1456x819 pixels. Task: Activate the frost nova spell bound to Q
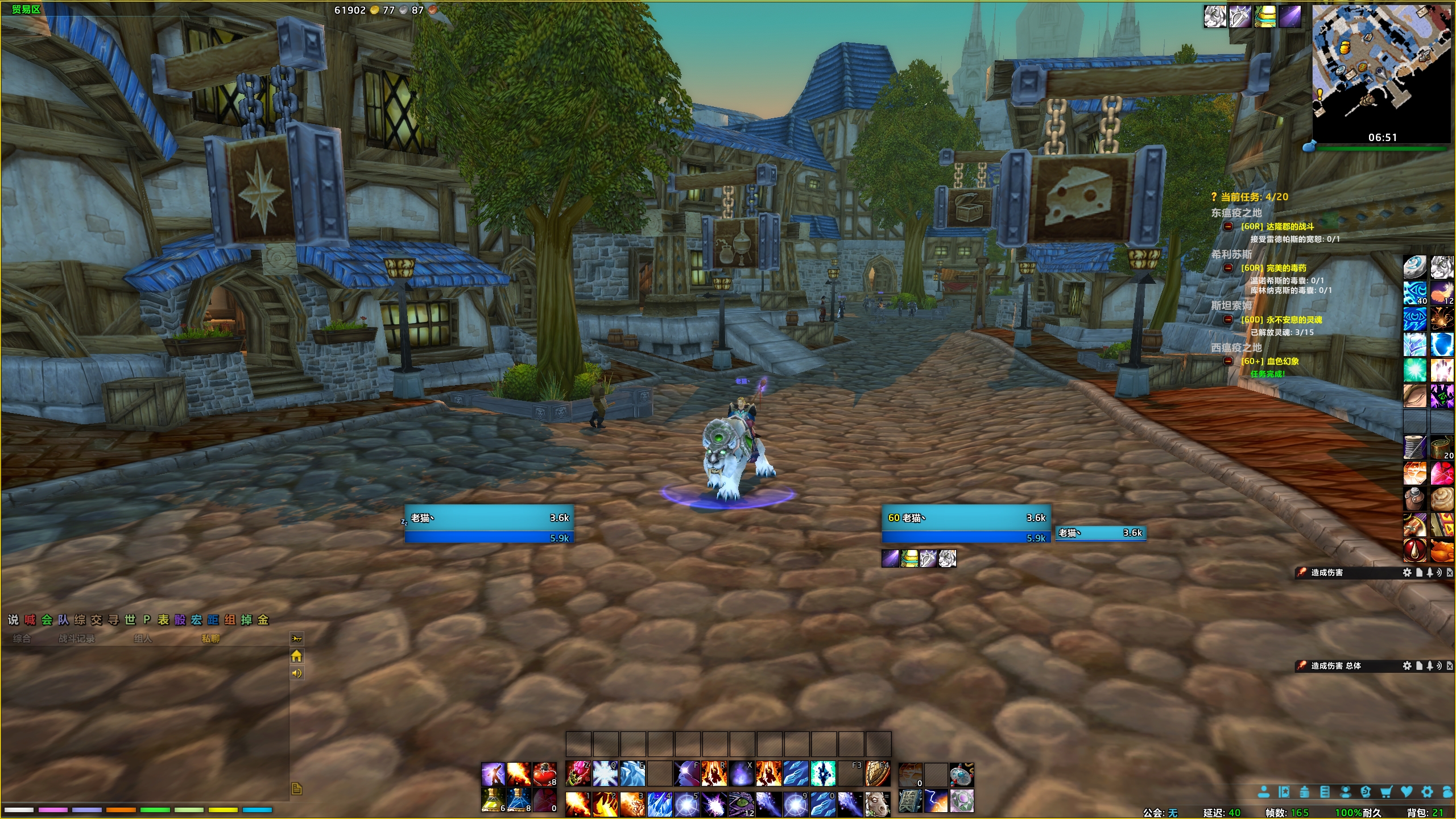(x=605, y=774)
